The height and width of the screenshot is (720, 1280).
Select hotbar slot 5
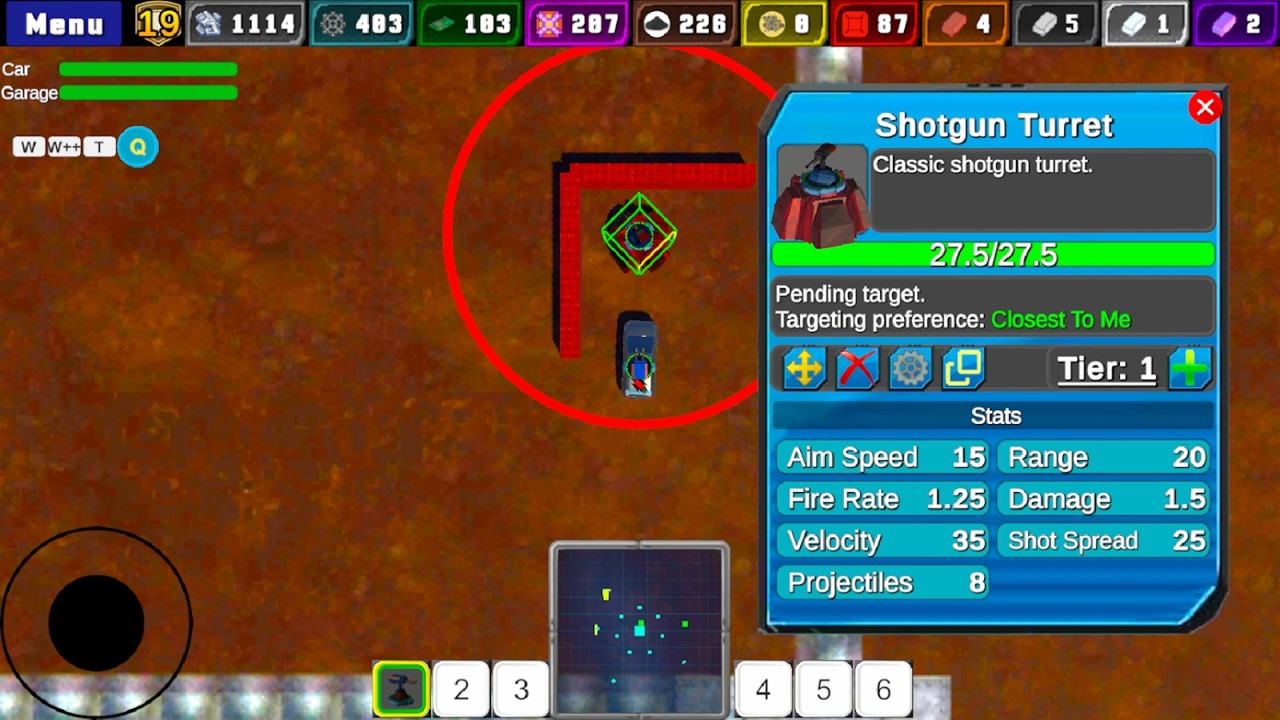pyautogui.click(x=823, y=689)
